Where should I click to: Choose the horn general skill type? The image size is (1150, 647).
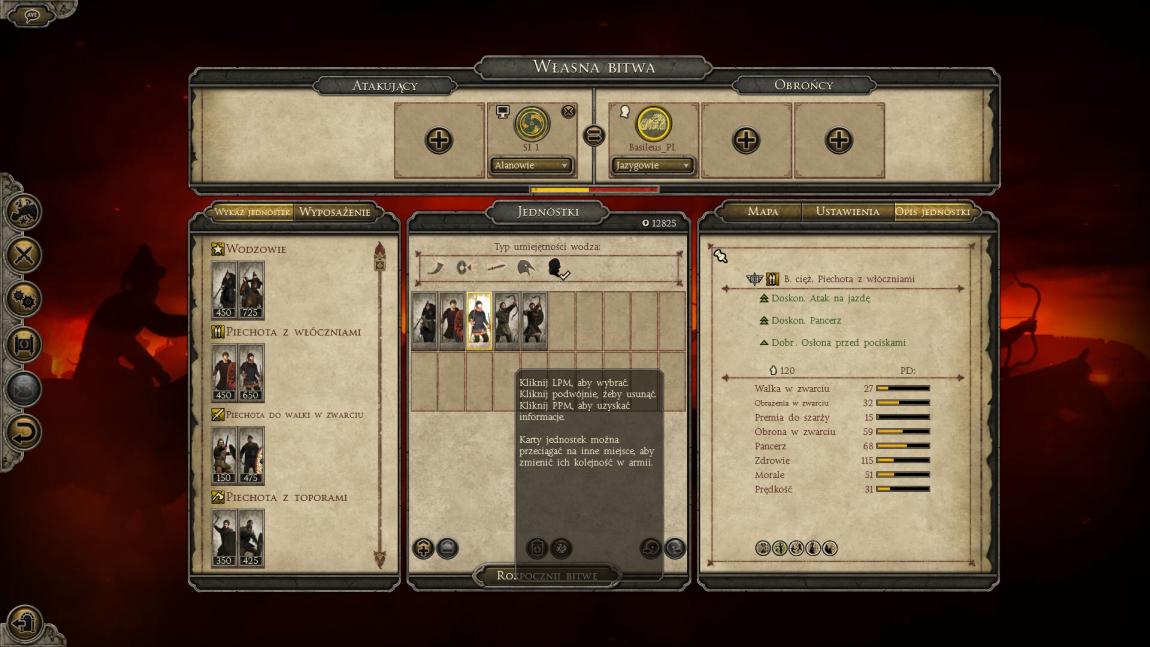pyautogui.click(x=437, y=267)
